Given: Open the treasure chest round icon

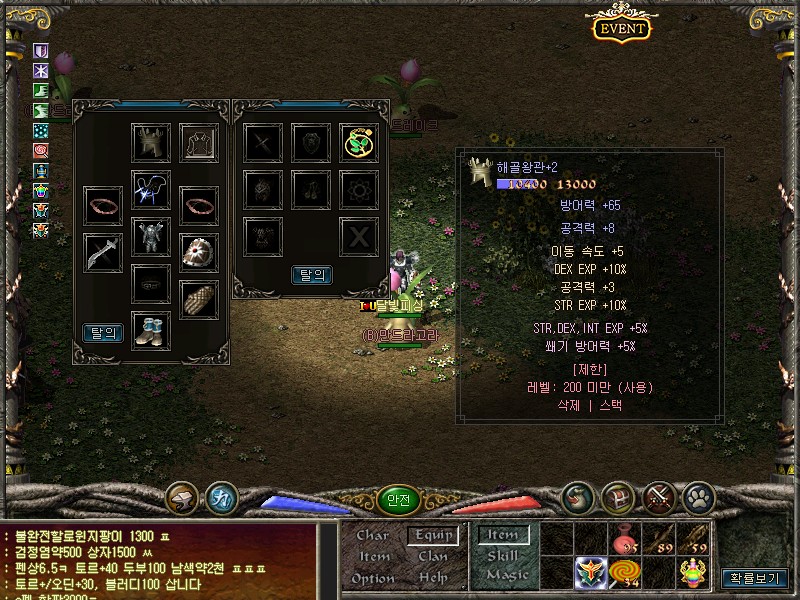Looking at the screenshot, I should pyautogui.click(x=618, y=497).
